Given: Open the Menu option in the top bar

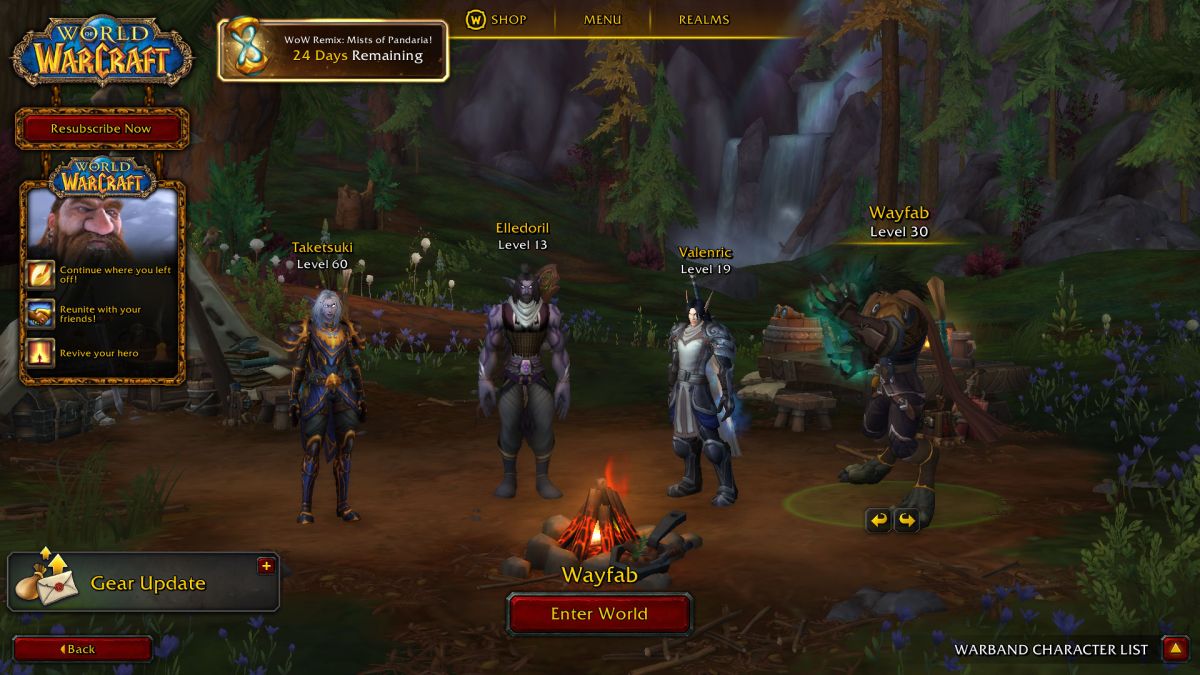Looking at the screenshot, I should pyautogui.click(x=602, y=19).
